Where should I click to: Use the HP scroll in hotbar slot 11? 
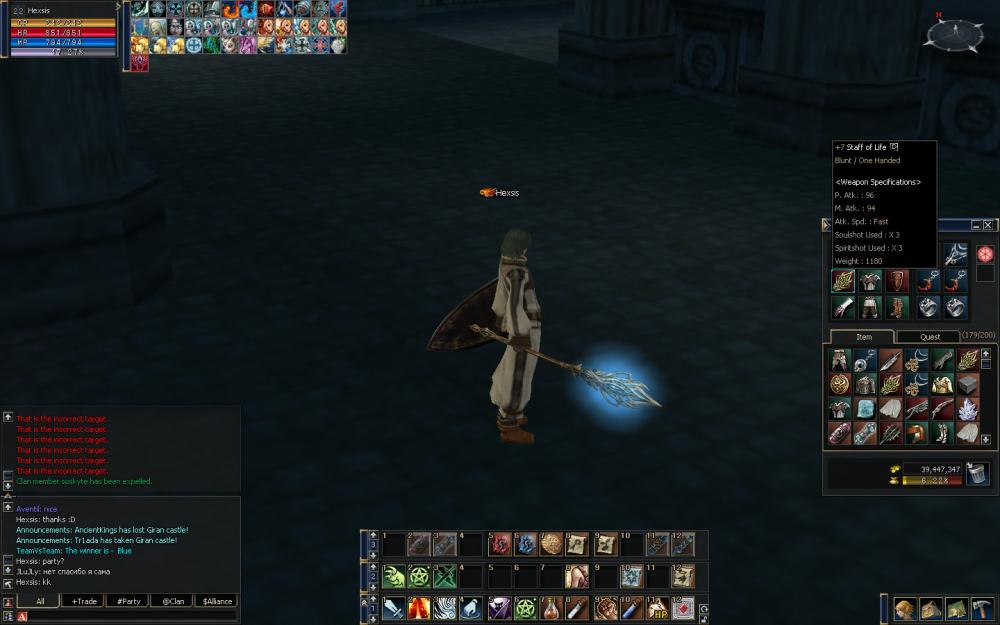click(658, 607)
